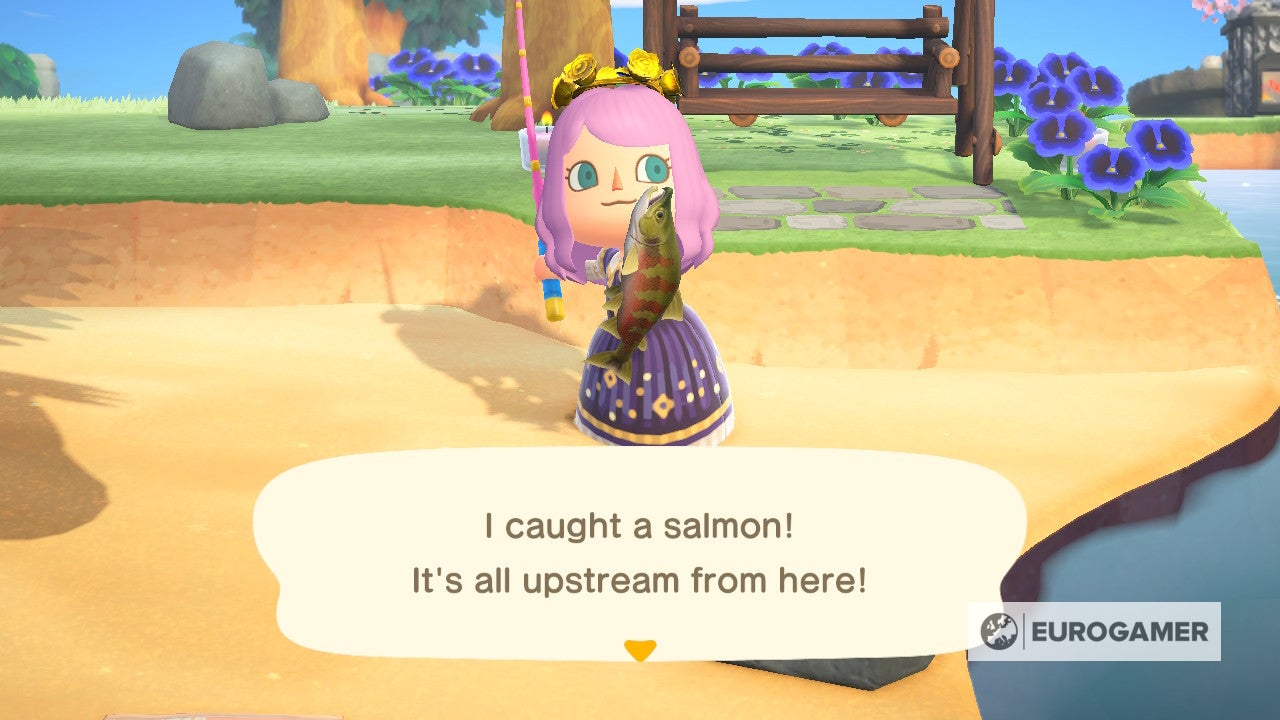Screen dimensions: 1280x720
Task: Click the line 'It's all upstream from here!'
Action: pos(639,577)
